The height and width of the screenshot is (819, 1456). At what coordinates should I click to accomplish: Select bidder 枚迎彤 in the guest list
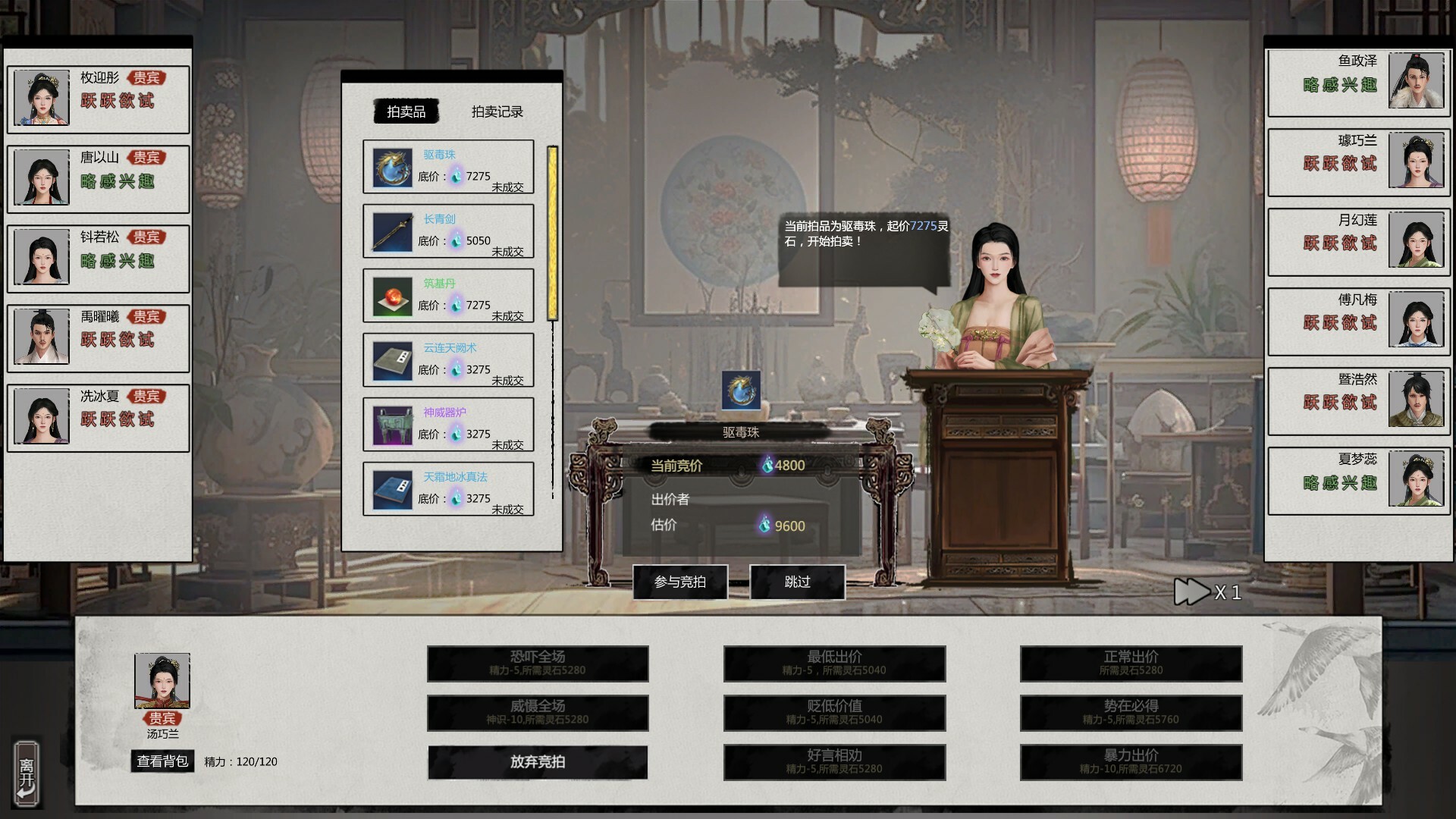tap(98, 99)
